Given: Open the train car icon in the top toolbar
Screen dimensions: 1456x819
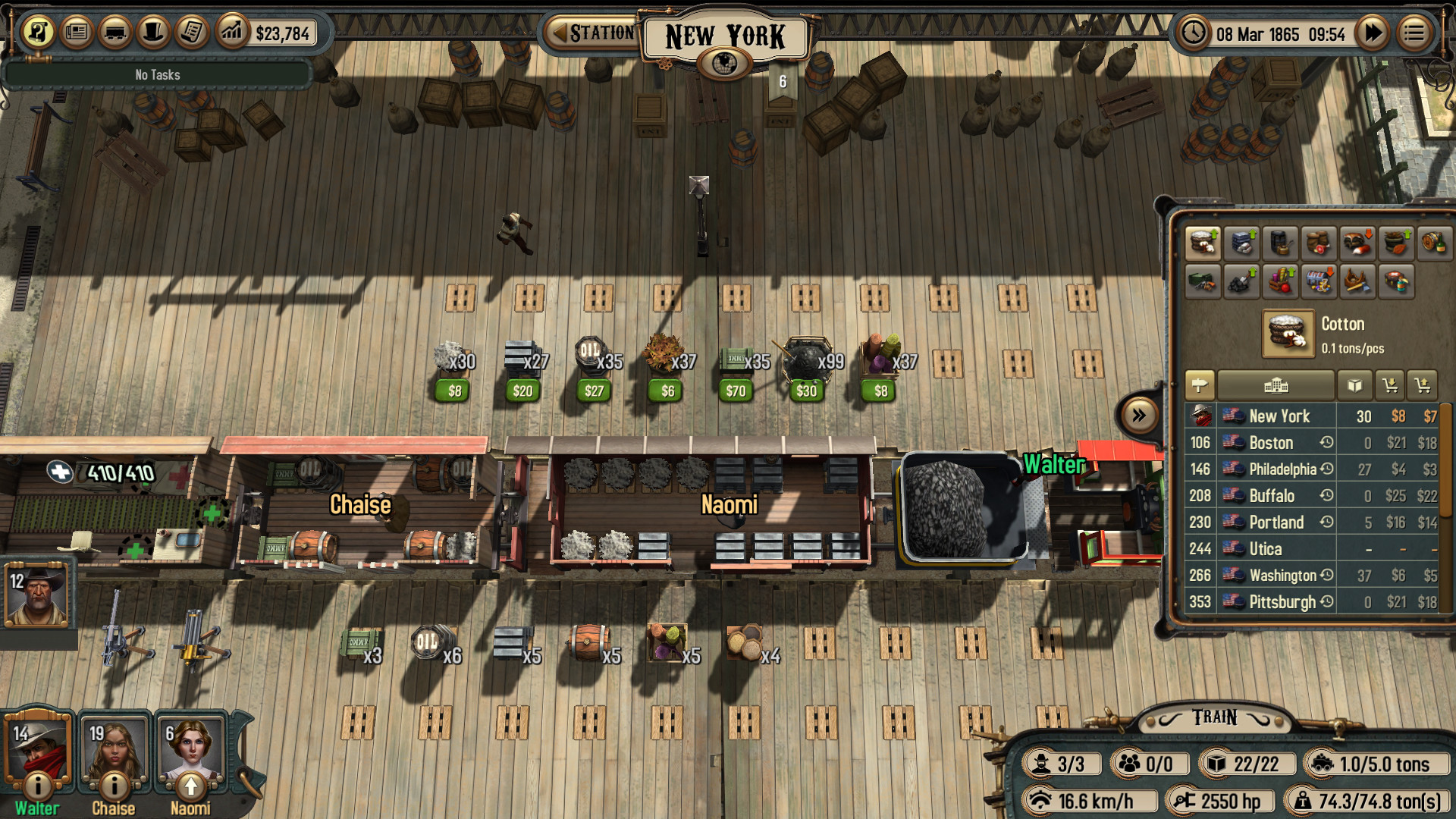Looking at the screenshot, I should [x=115, y=33].
